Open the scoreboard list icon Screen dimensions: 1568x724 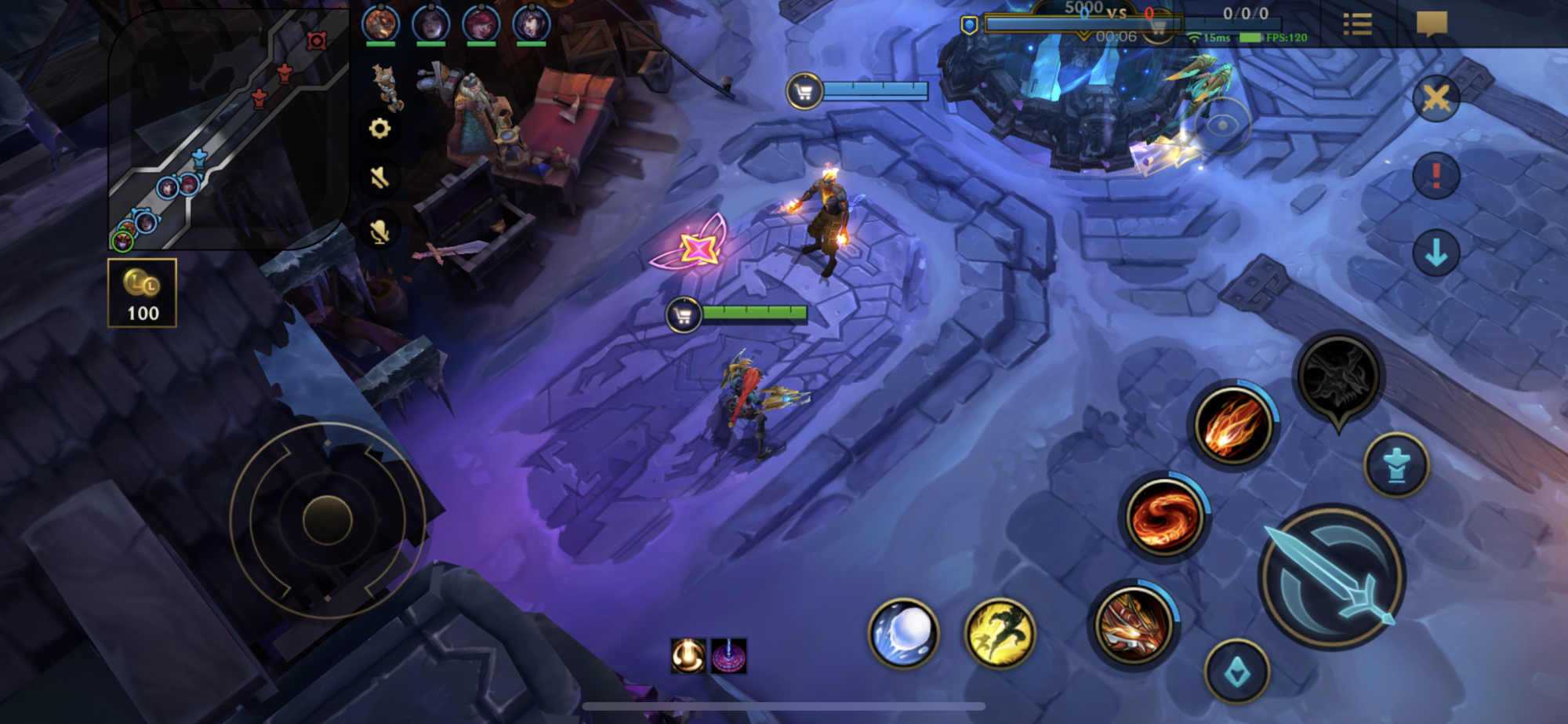tap(1357, 24)
